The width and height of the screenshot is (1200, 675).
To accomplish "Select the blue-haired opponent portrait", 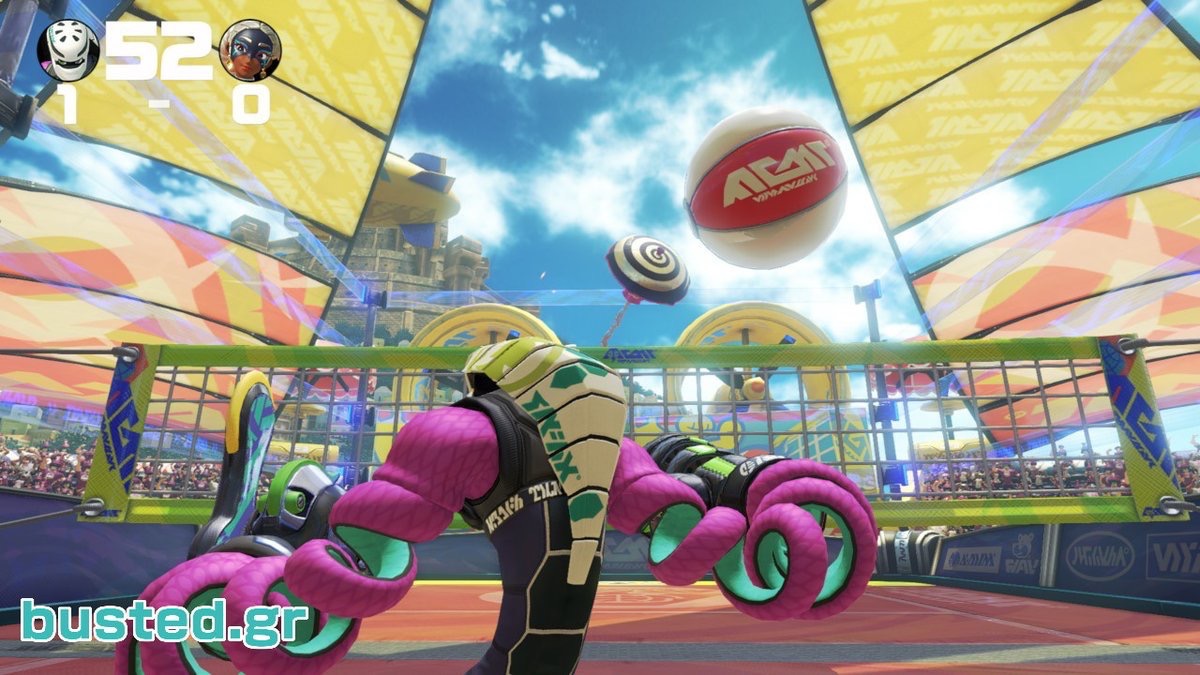I will [x=250, y=50].
